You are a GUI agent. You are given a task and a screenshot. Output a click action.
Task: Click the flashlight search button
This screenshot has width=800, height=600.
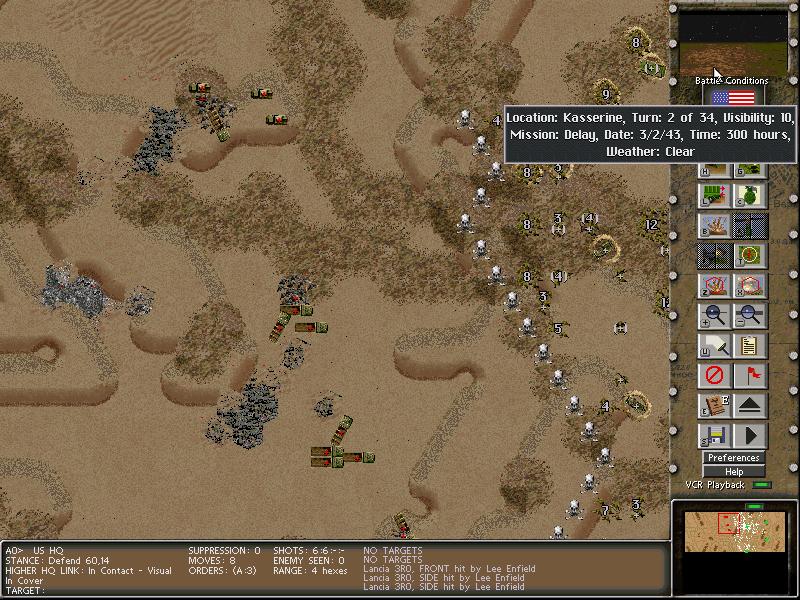[713, 346]
